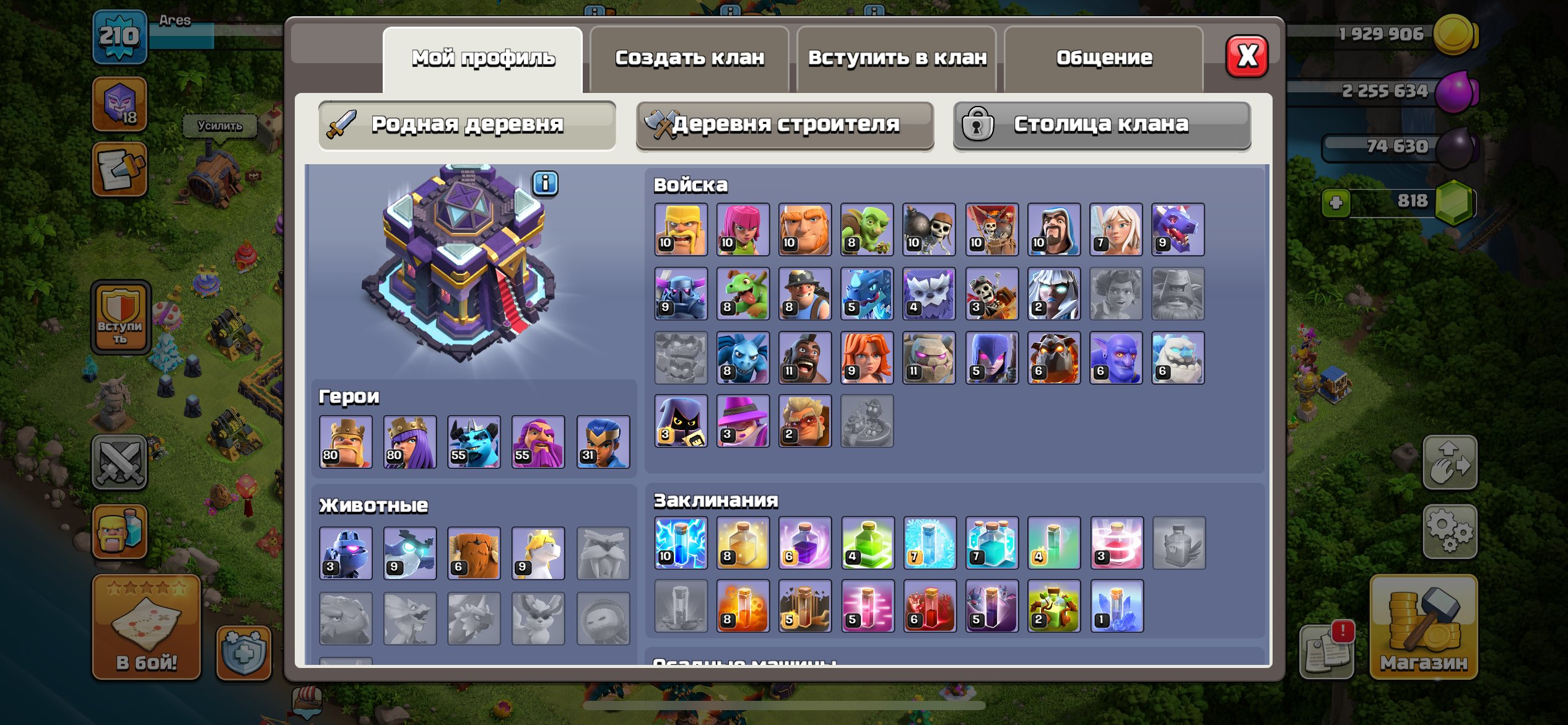Select the L.A.S.S.I pet icon
This screenshot has width=1568, height=725.
coord(345,553)
